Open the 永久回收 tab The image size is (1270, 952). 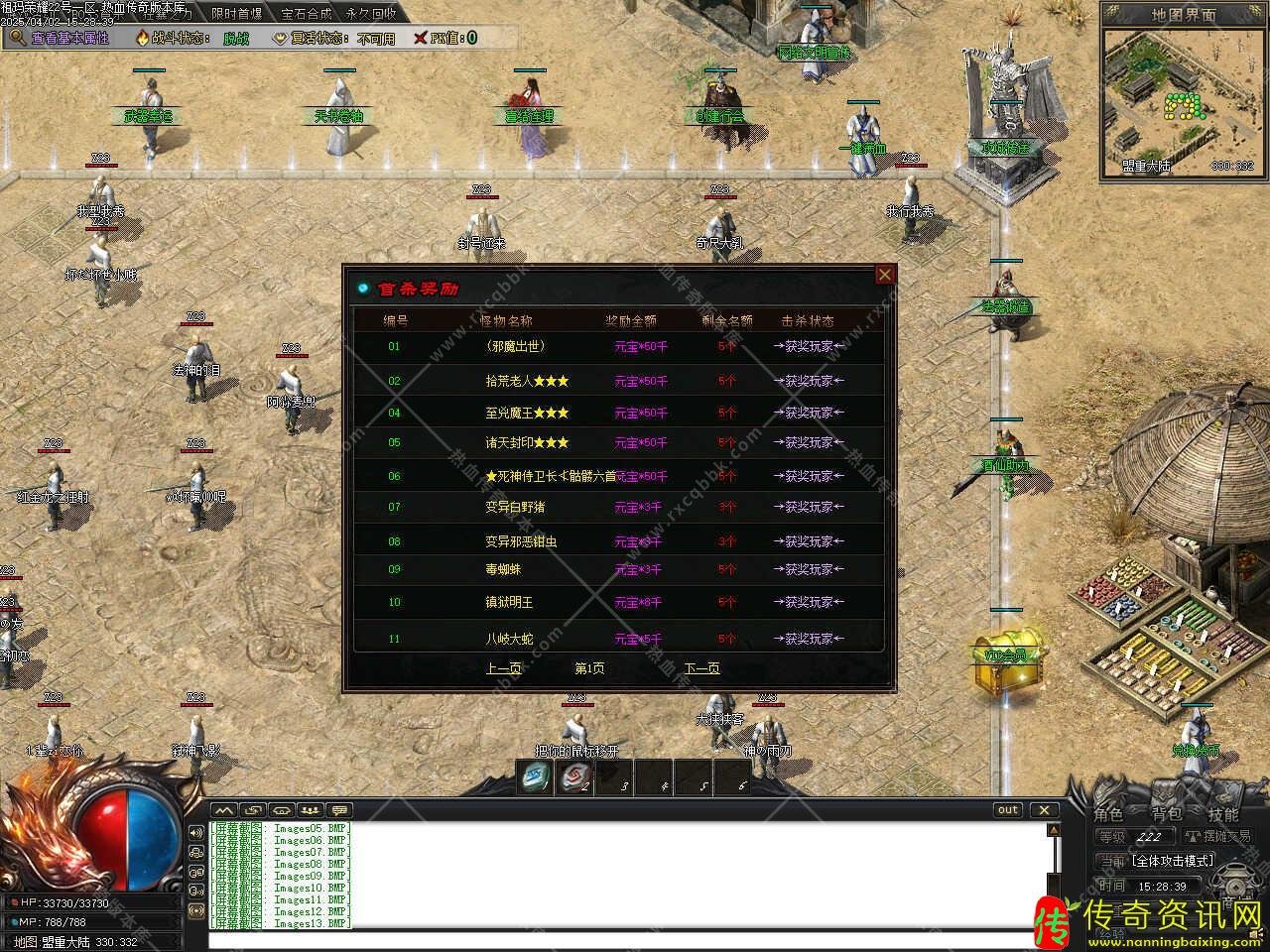coord(371,14)
